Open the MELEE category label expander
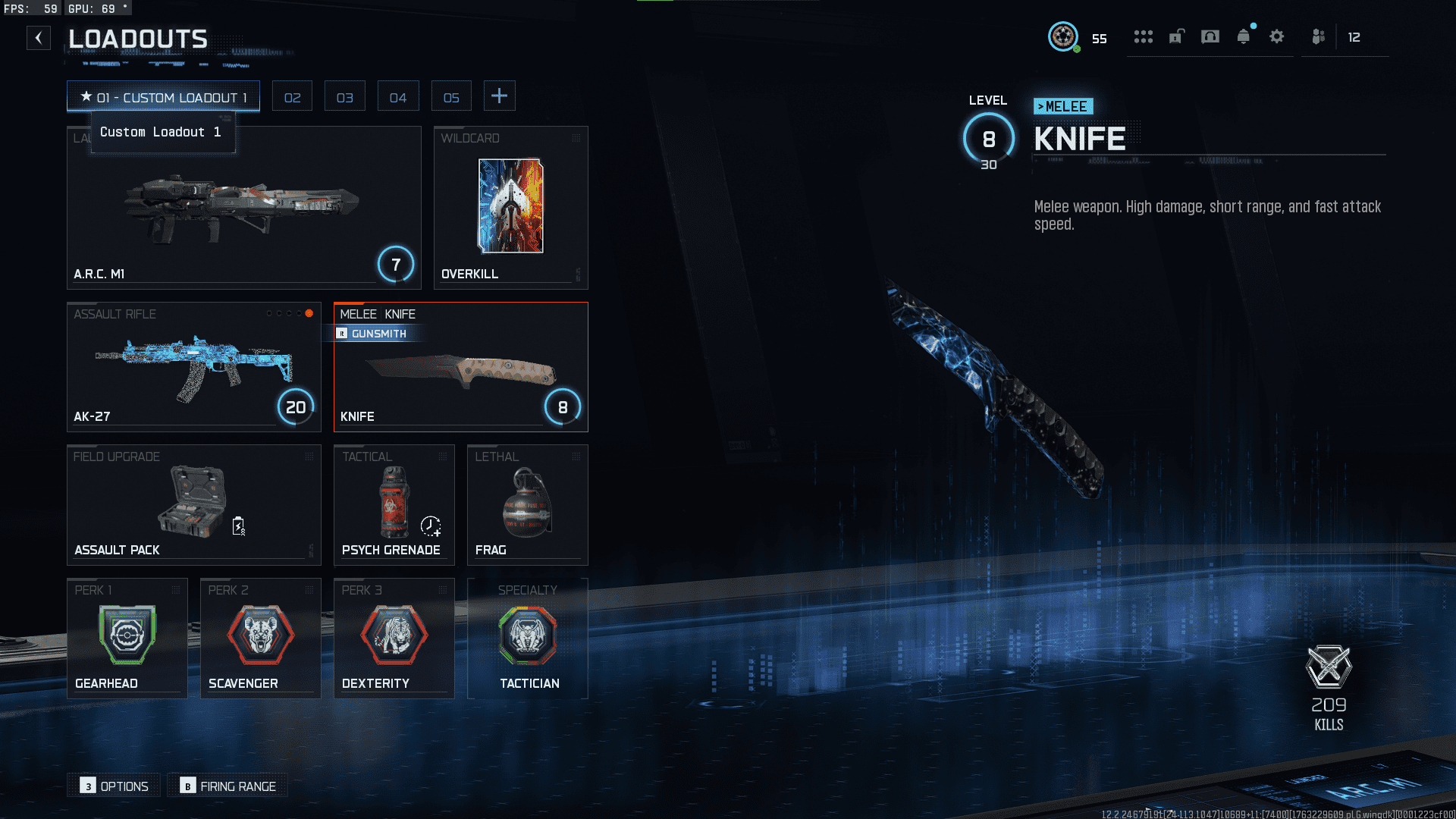 [x=1063, y=106]
